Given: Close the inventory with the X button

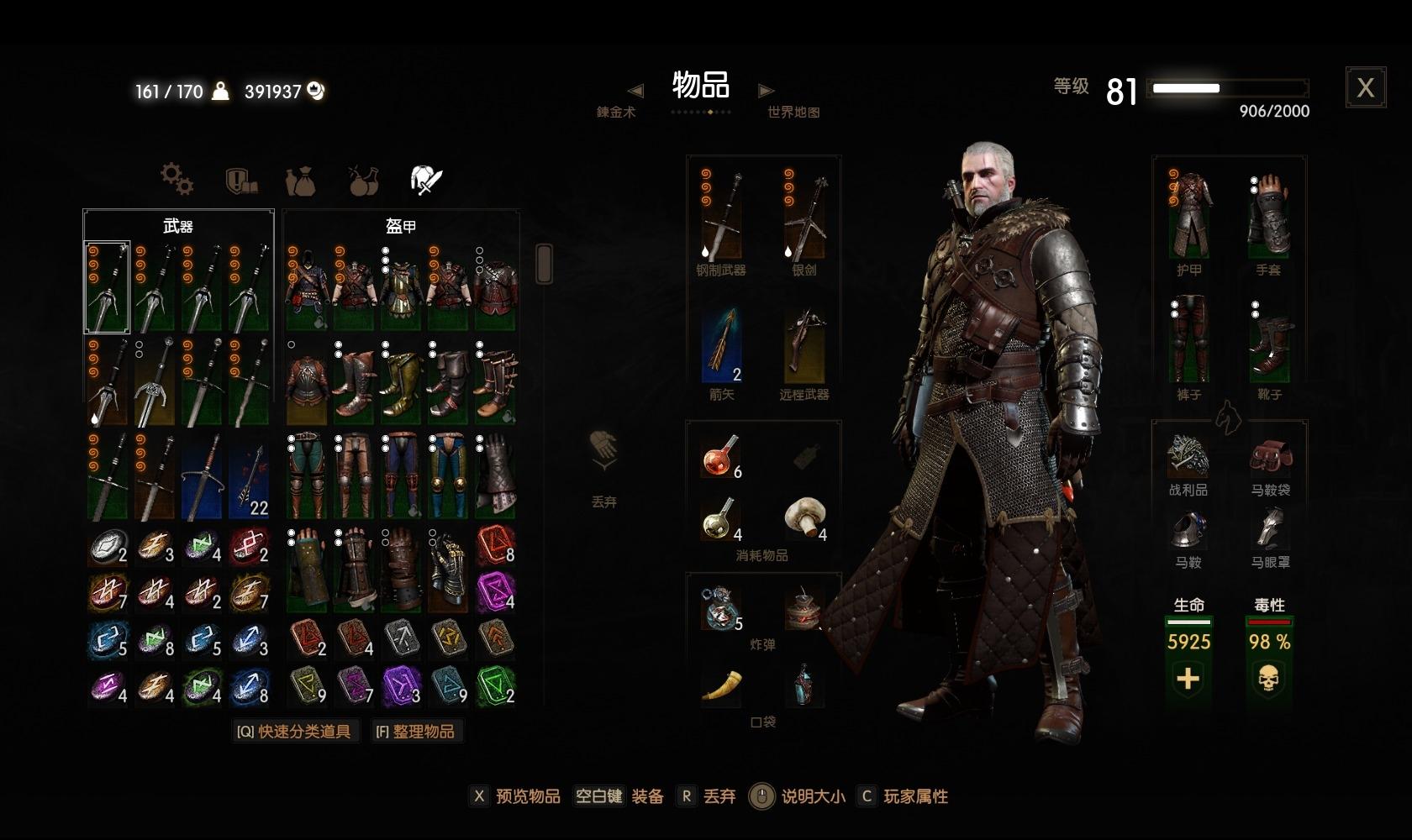Looking at the screenshot, I should coord(1365,87).
